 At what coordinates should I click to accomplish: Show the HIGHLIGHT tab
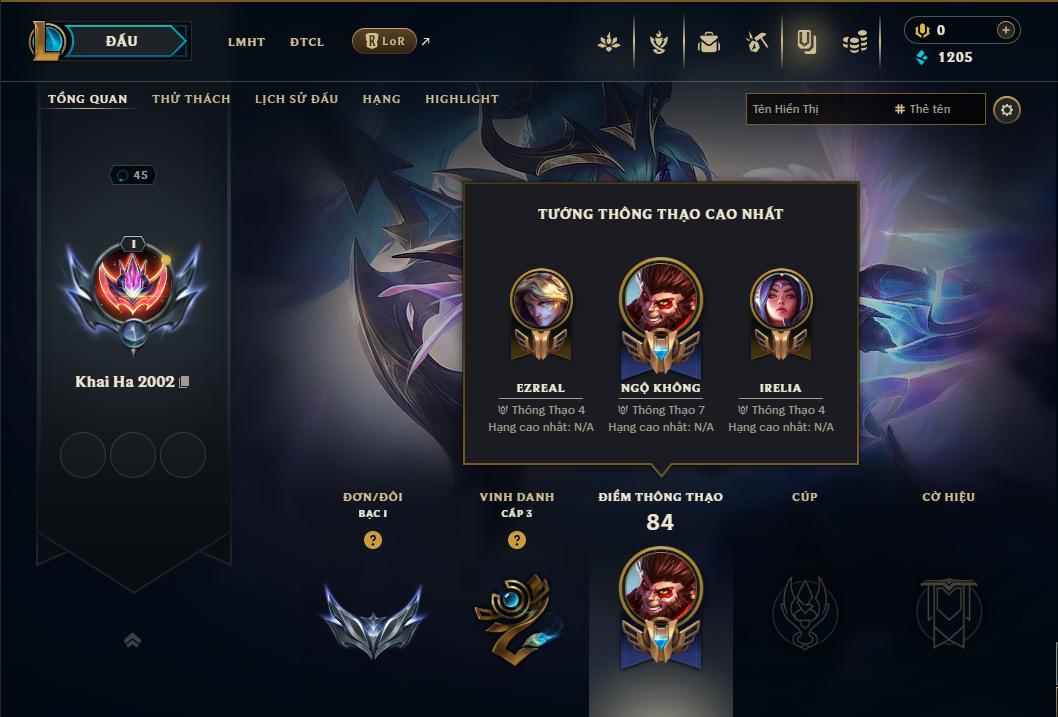click(461, 99)
